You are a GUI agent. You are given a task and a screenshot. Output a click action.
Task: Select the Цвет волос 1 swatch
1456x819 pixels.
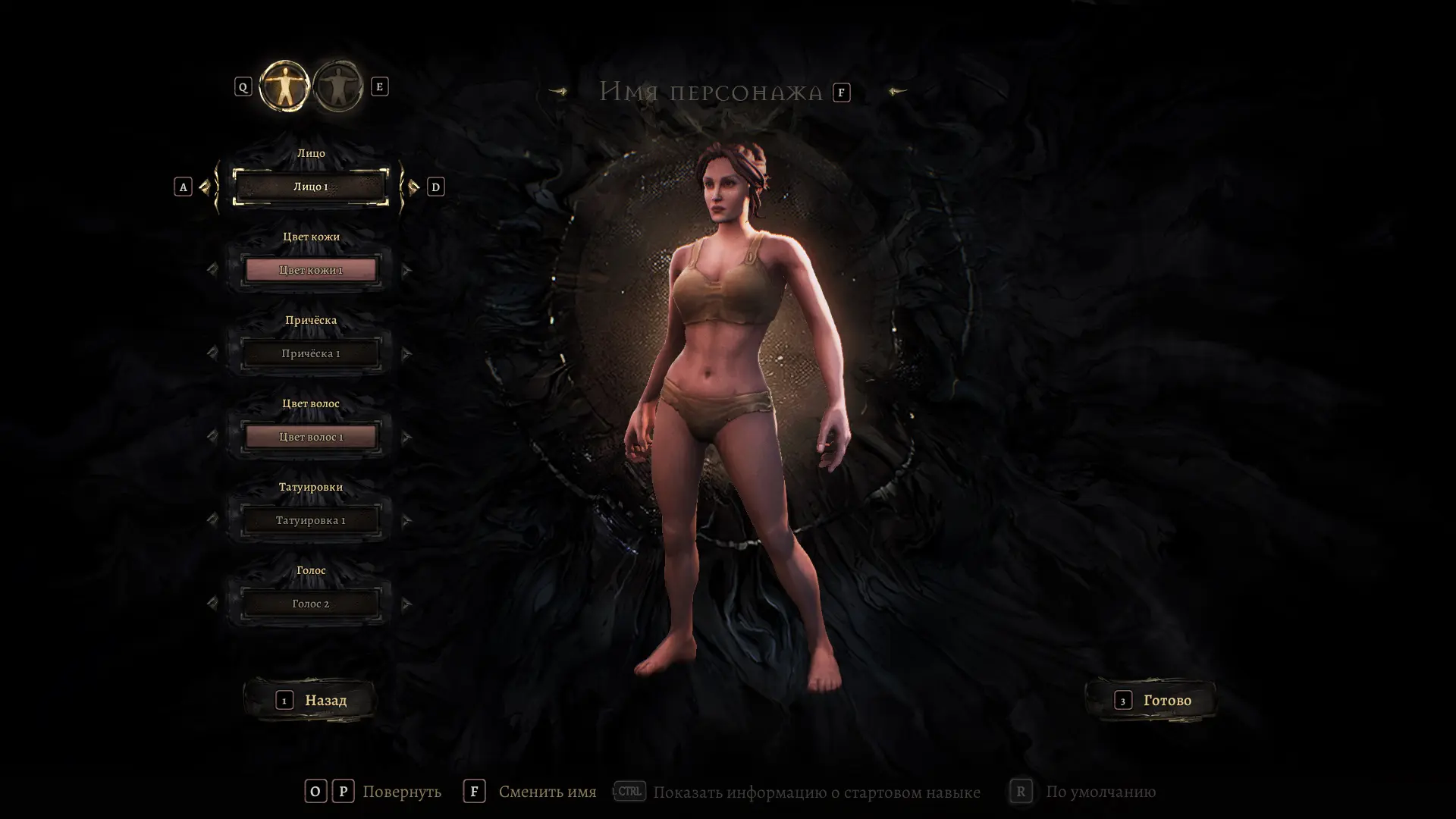311,437
